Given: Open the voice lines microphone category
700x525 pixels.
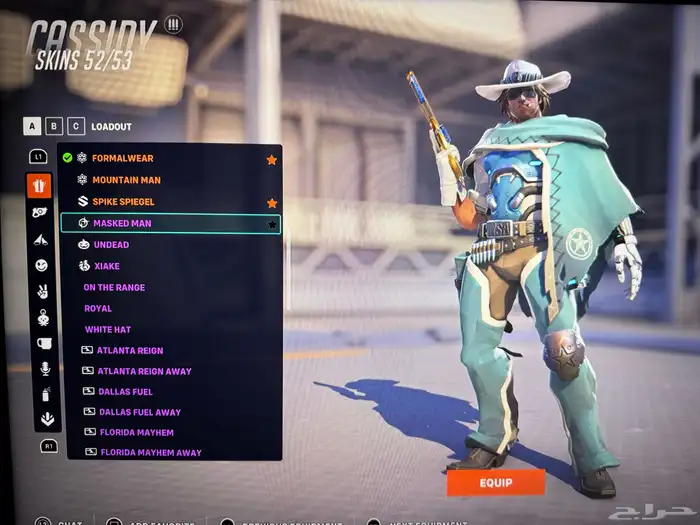Looking at the screenshot, I should click(x=44, y=369).
